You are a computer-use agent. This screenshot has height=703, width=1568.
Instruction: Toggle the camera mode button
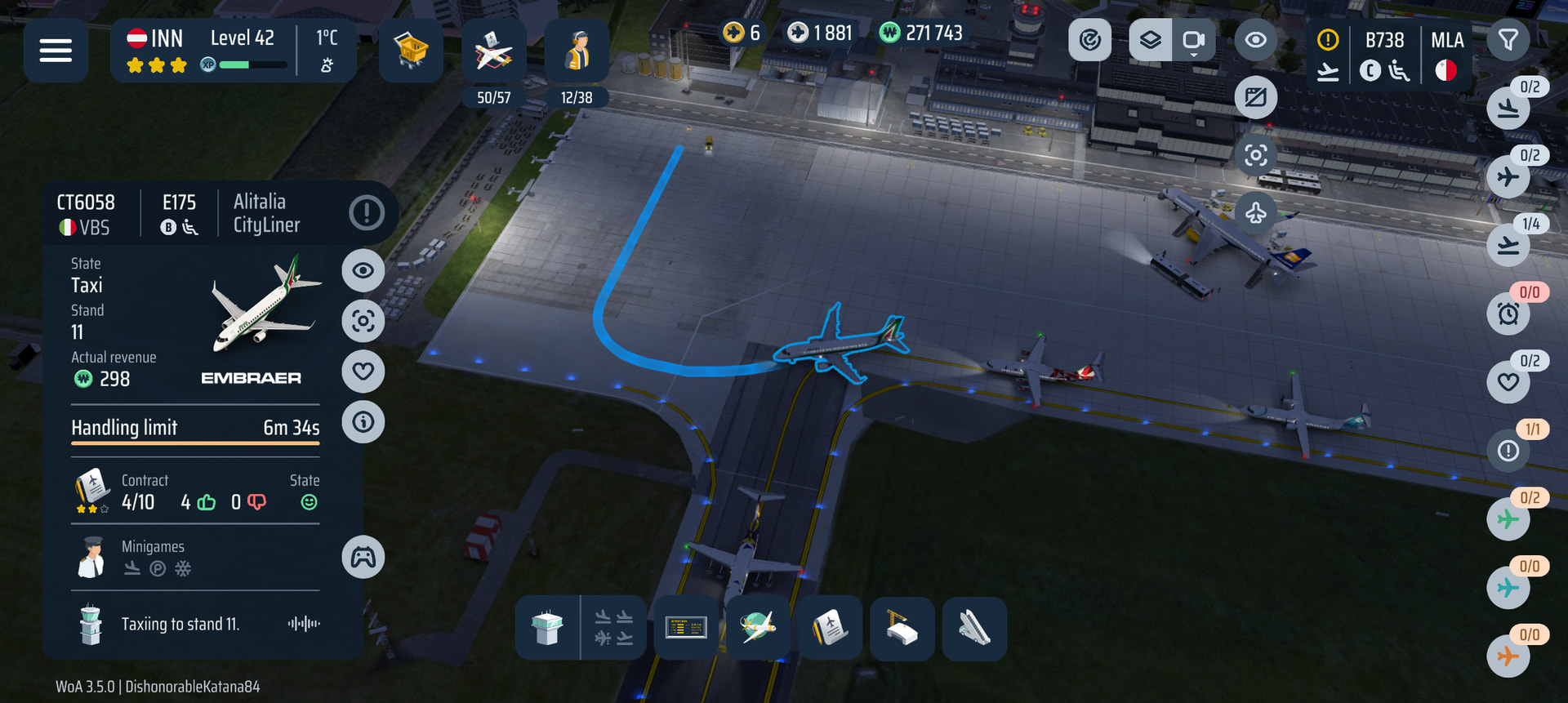pyautogui.click(x=1193, y=40)
